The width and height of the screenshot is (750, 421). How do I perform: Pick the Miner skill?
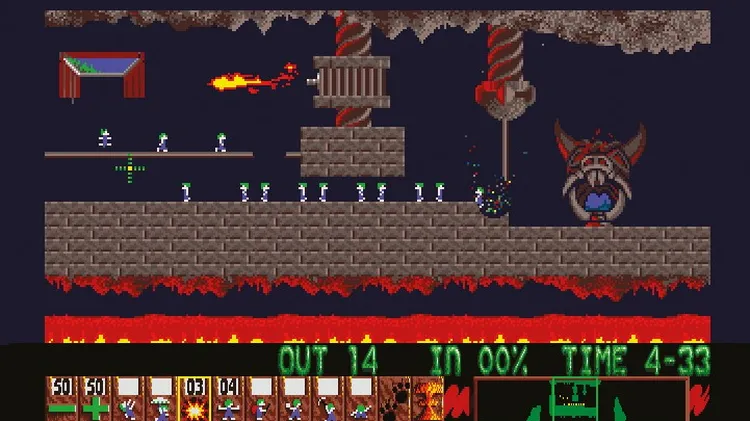[326, 400]
